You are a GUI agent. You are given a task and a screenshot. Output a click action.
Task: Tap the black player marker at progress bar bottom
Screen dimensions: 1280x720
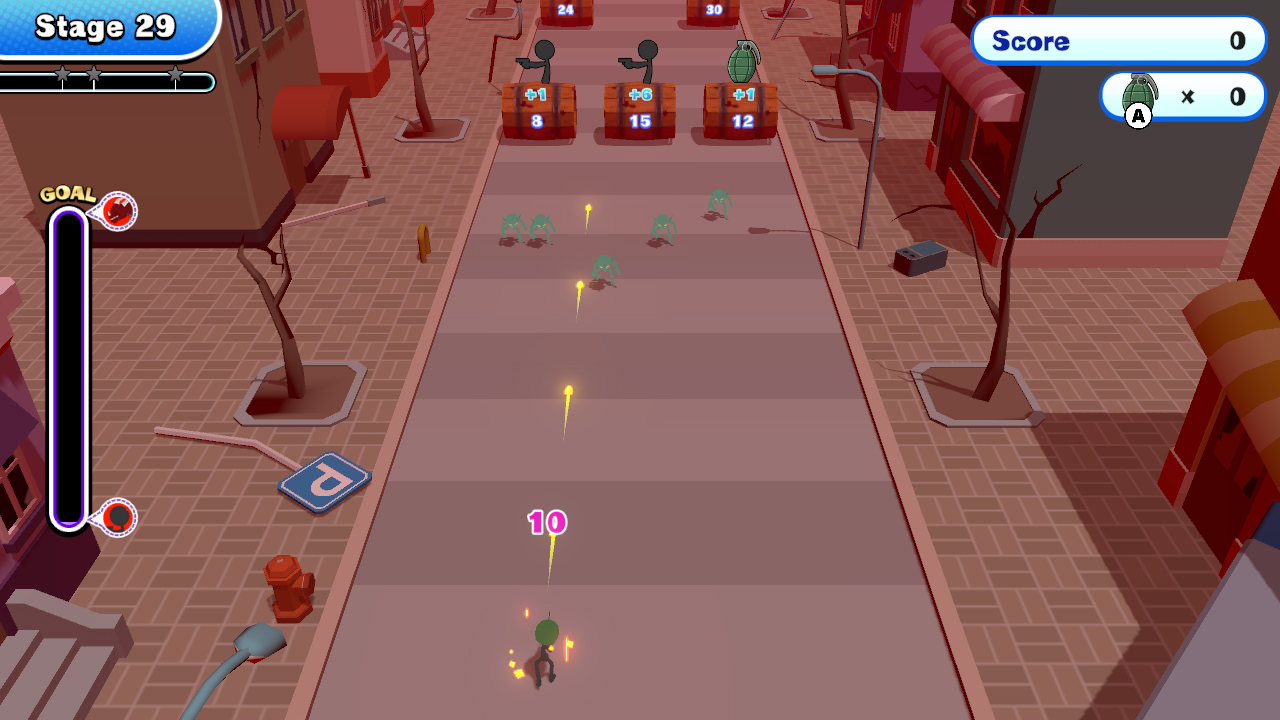(118, 517)
